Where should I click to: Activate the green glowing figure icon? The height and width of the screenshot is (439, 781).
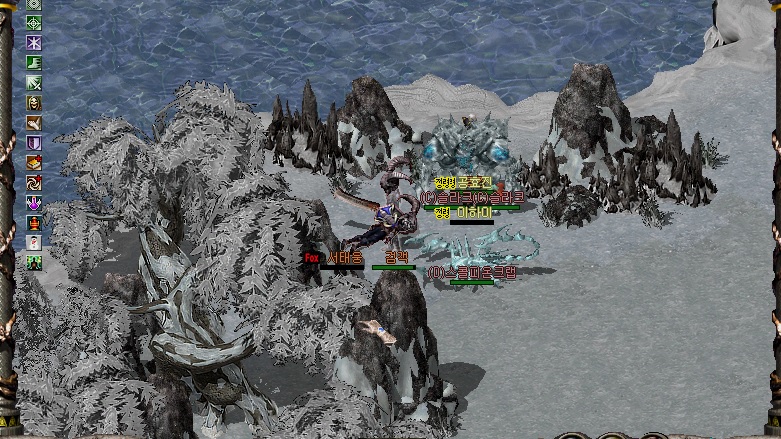click(34, 263)
